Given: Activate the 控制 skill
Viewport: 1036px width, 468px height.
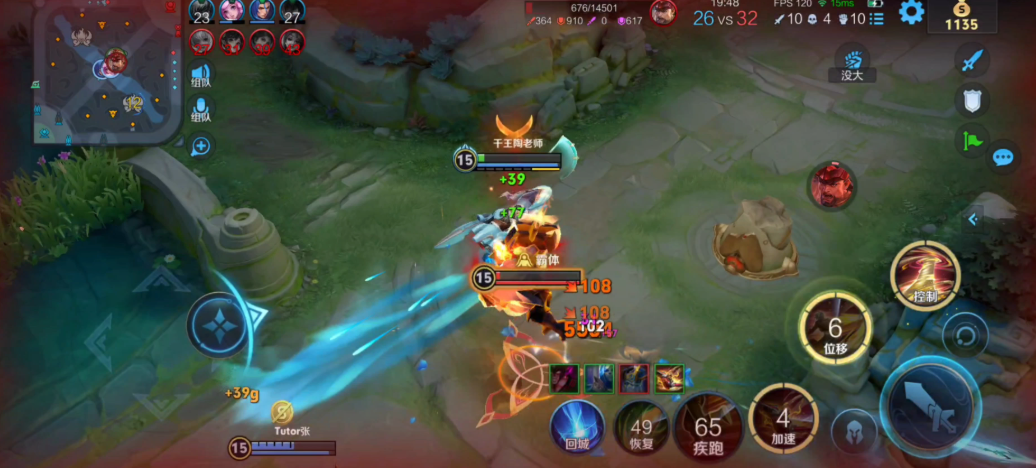Looking at the screenshot, I should click(925, 277).
